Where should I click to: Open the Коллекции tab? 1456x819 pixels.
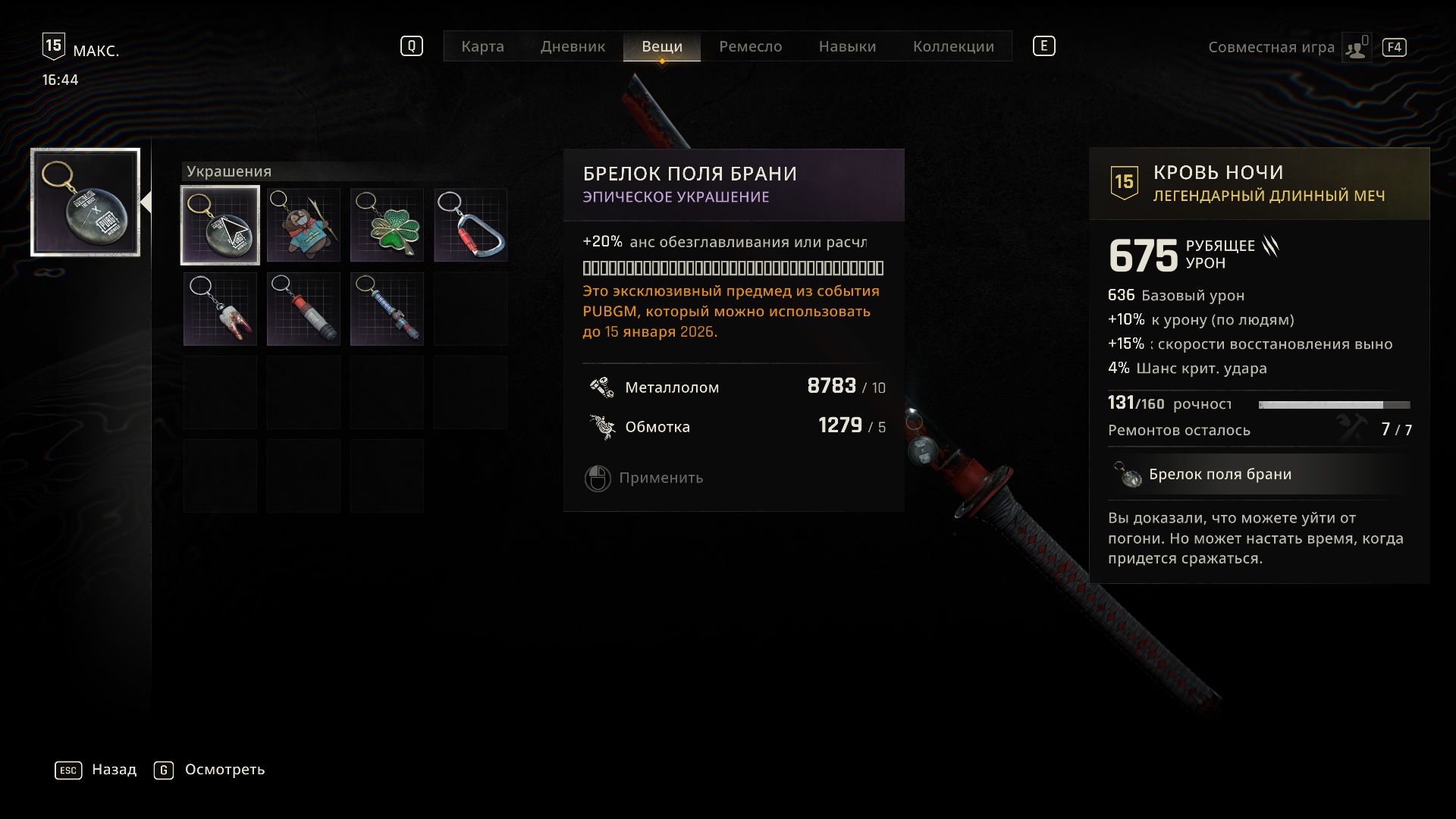953,46
